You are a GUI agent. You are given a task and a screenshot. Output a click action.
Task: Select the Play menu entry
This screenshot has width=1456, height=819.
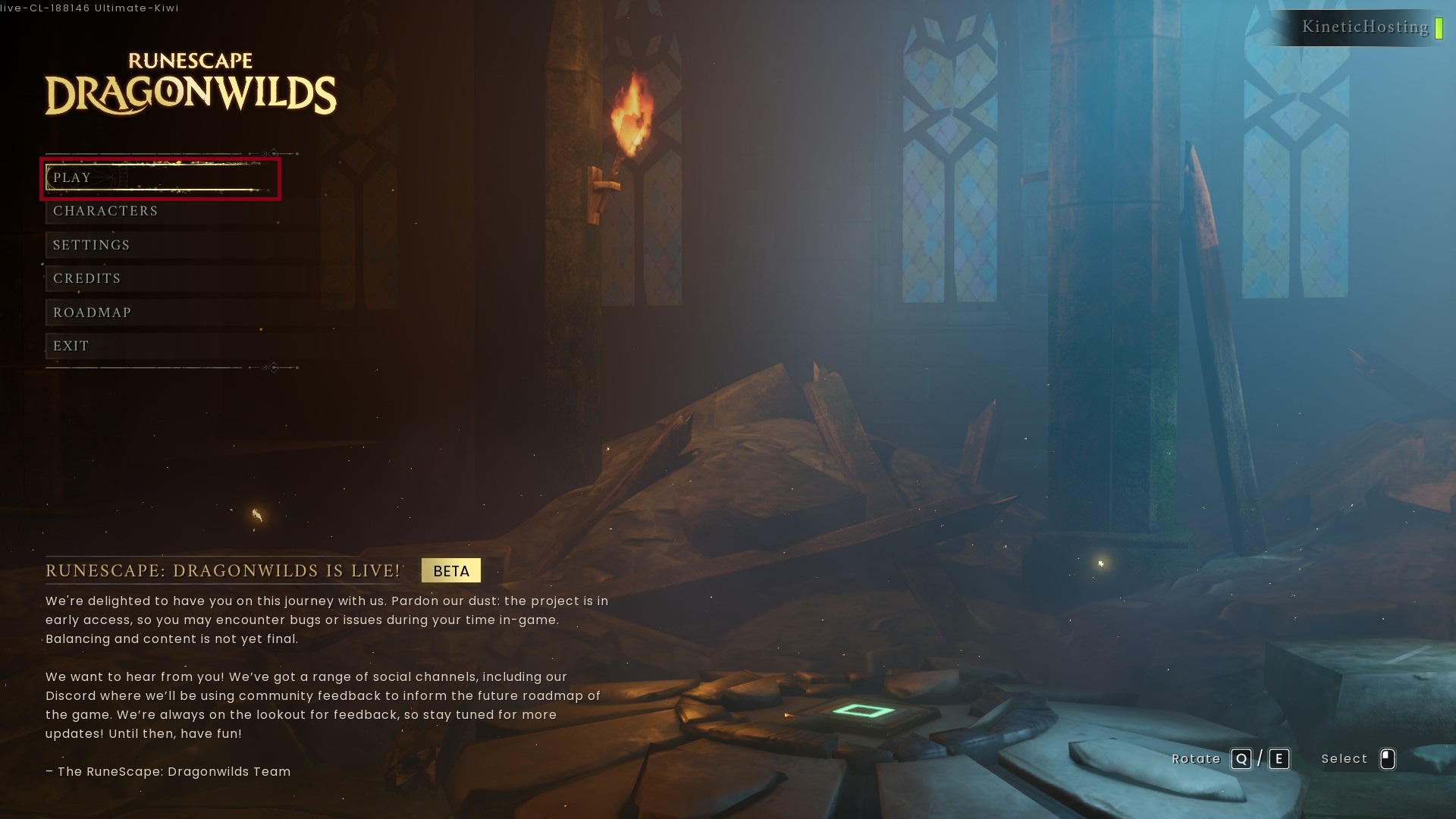coord(73,178)
